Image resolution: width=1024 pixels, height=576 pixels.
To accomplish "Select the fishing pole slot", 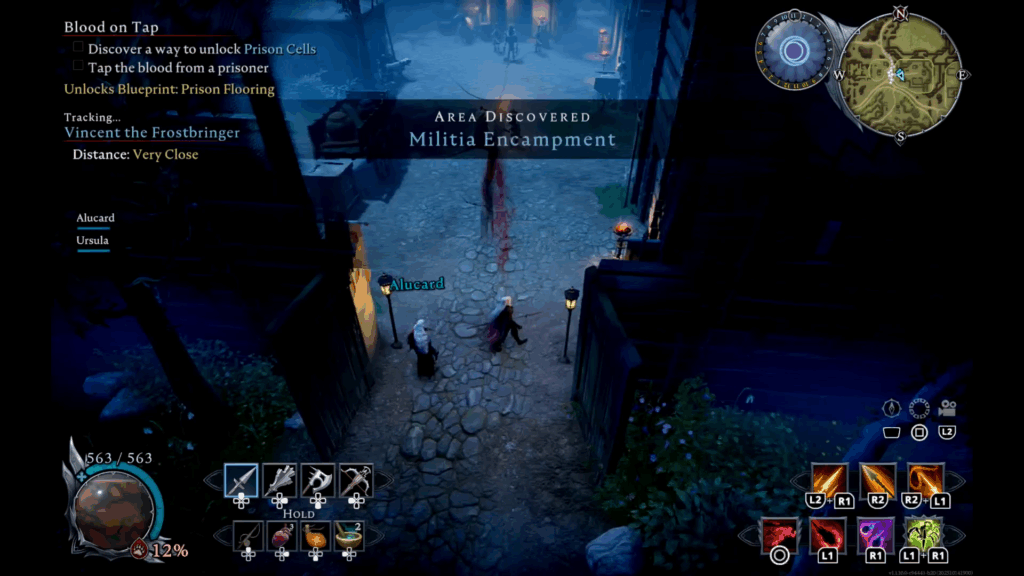I will point(249,537).
